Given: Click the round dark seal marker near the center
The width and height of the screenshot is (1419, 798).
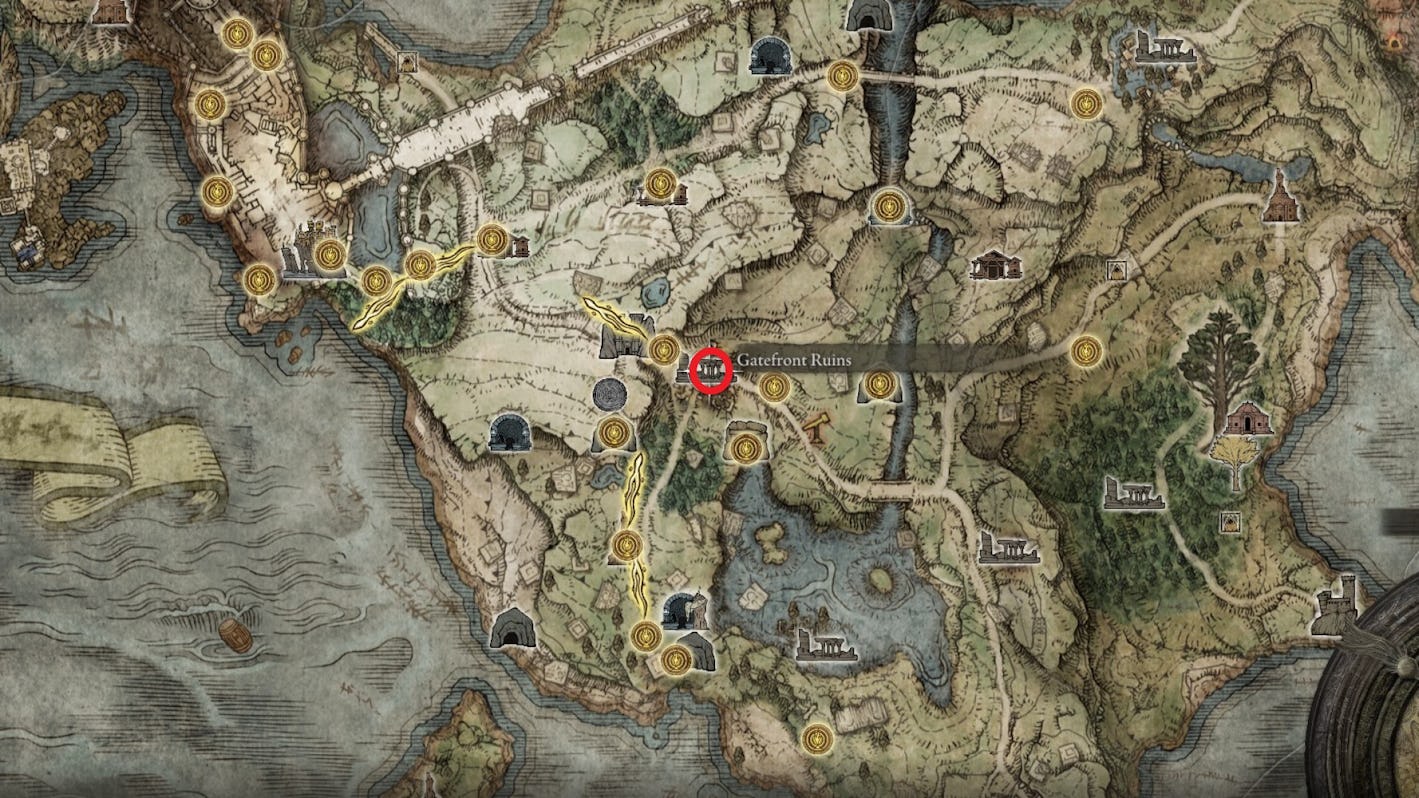Looking at the screenshot, I should click(x=611, y=395).
